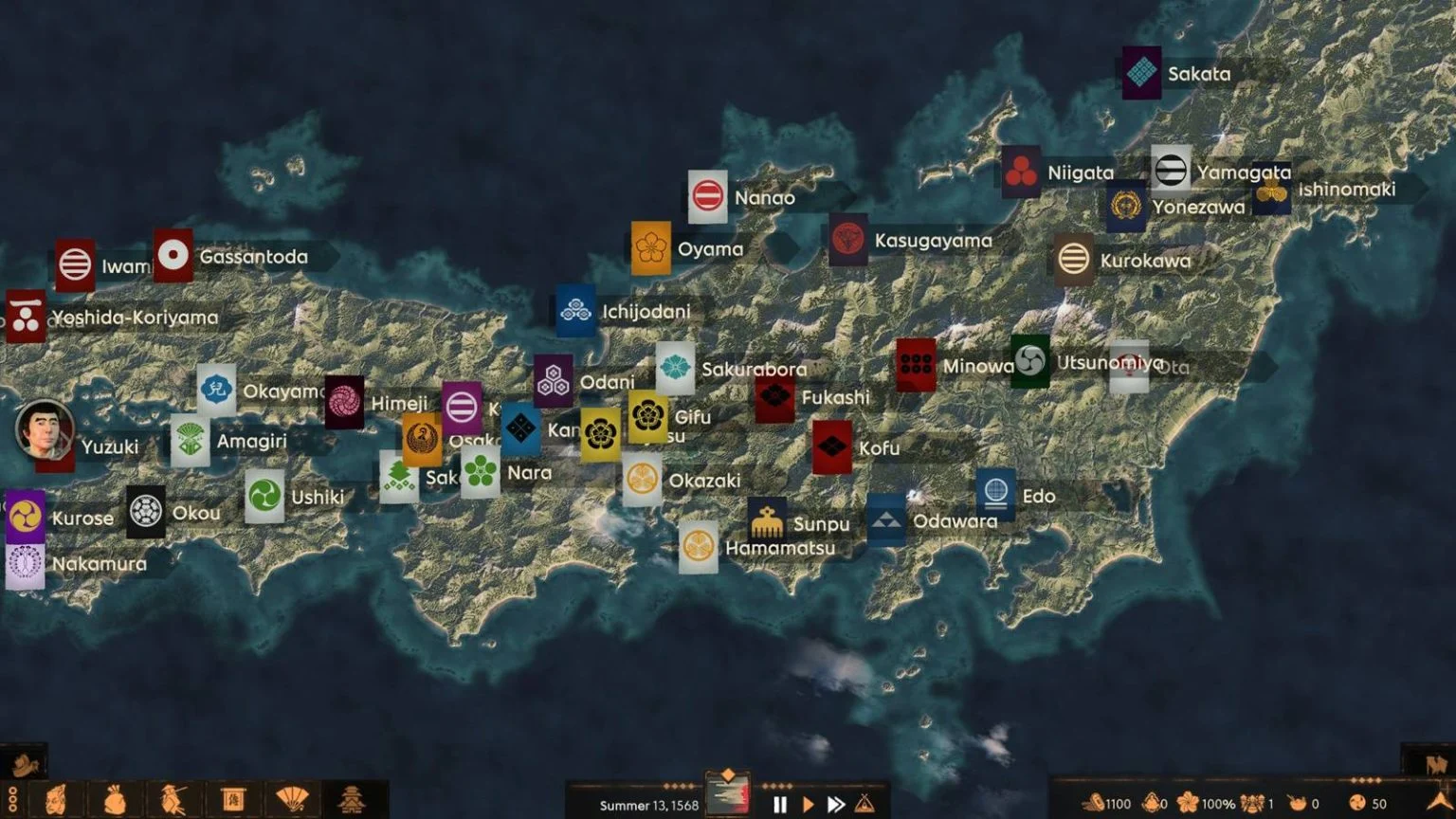Open the clan flag thumbnail beside the date
This screenshot has width=1456, height=819.
[728, 794]
